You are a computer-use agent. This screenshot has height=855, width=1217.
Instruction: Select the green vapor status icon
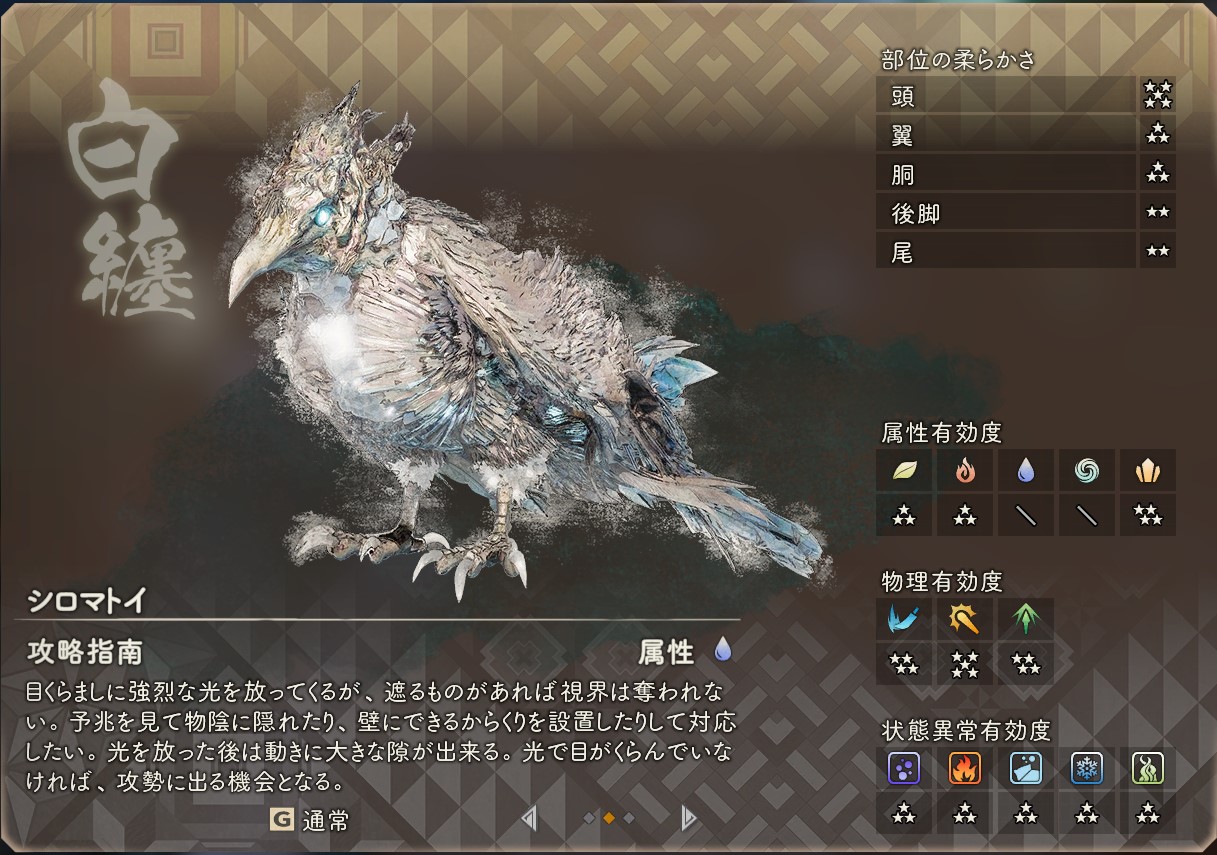(x=1147, y=768)
